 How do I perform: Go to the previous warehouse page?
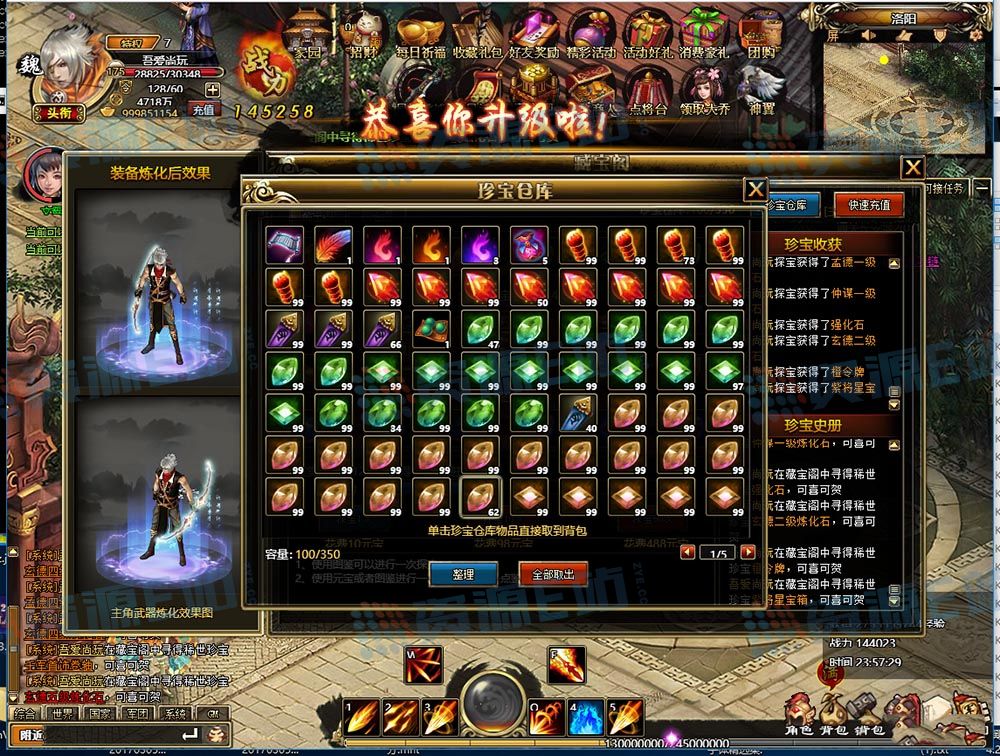(x=687, y=552)
